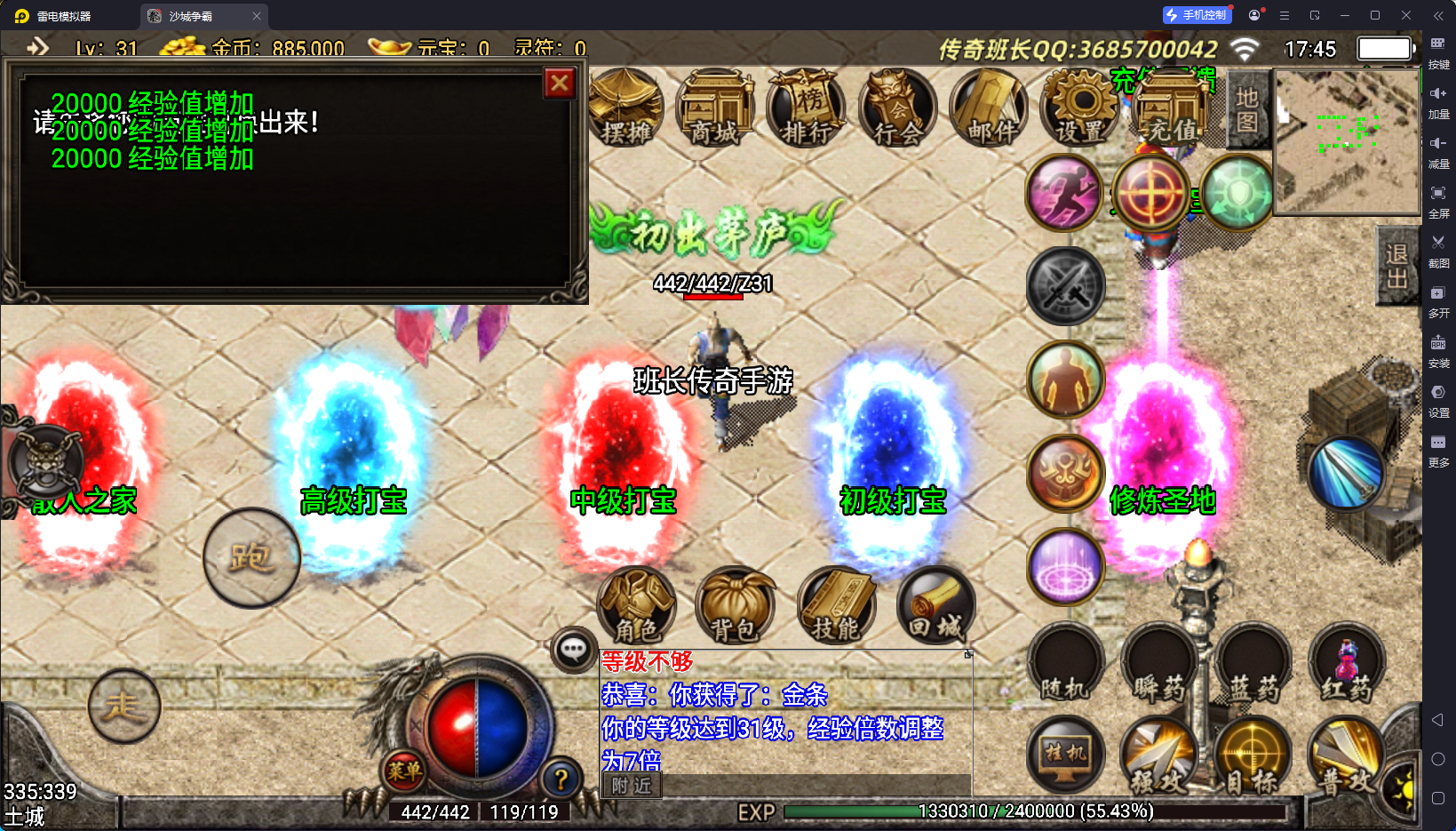1456x831 pixels.
Task: Use the 回城 return scroll
Action: tap(935, 606)
